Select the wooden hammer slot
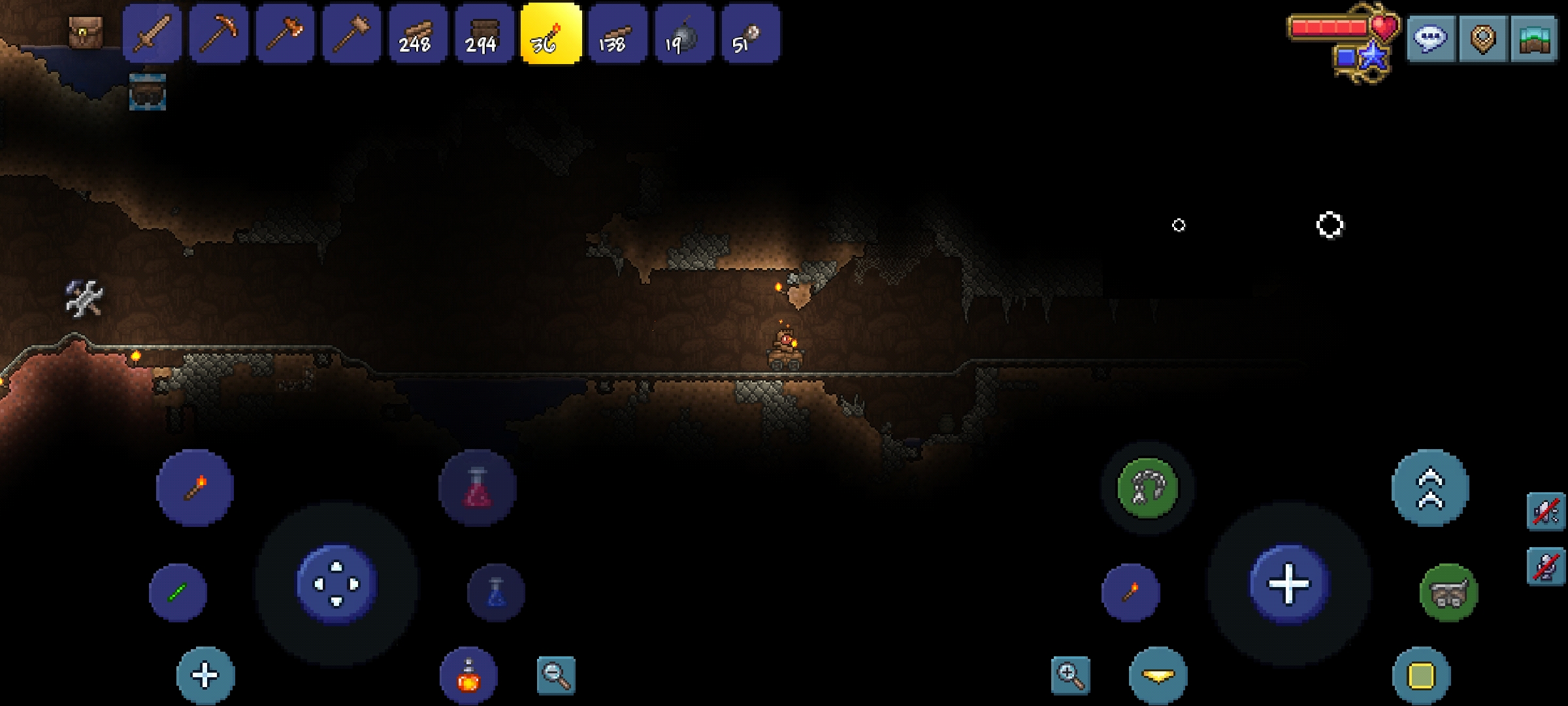 [x=352, y=34]
